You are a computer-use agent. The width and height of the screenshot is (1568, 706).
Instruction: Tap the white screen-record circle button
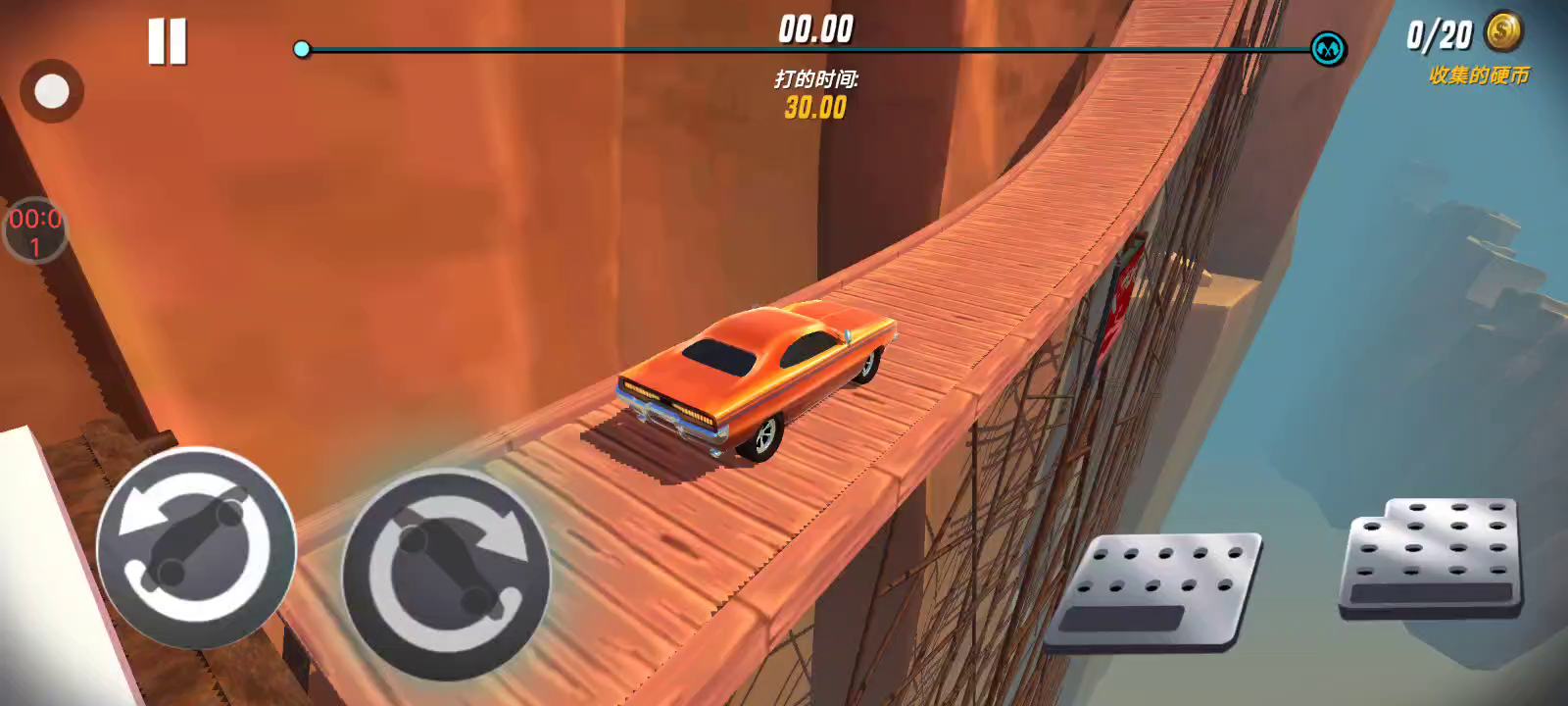[x=51, y=92]
